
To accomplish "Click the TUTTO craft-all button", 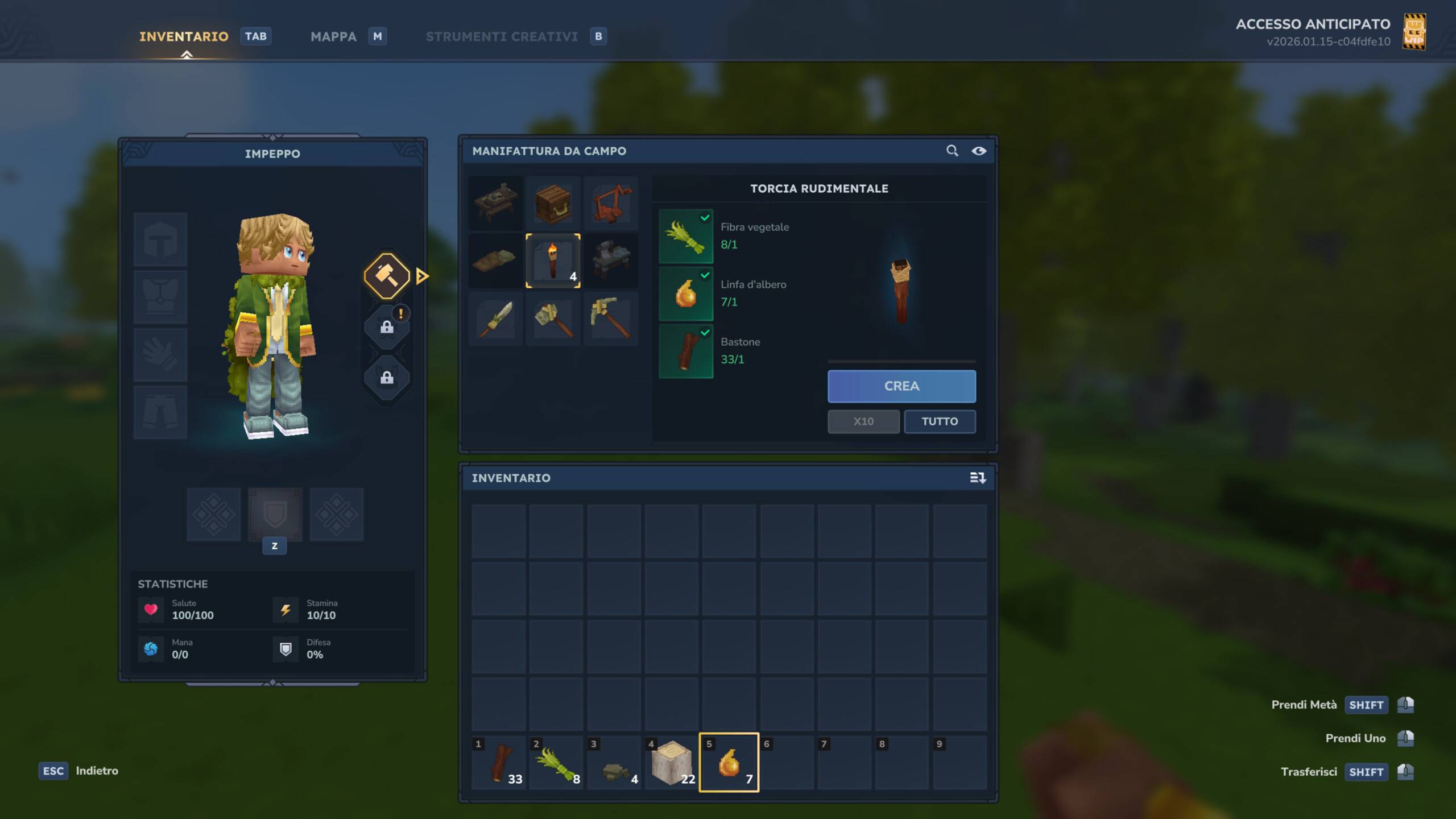I will click(940, 421).
